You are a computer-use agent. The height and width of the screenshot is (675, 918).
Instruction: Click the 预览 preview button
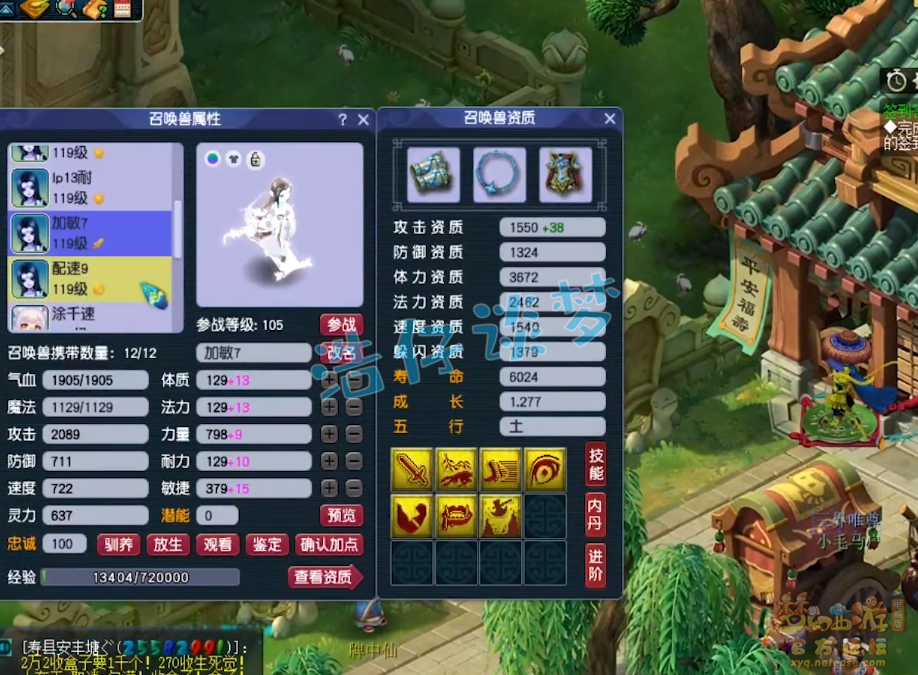[341, 516]
